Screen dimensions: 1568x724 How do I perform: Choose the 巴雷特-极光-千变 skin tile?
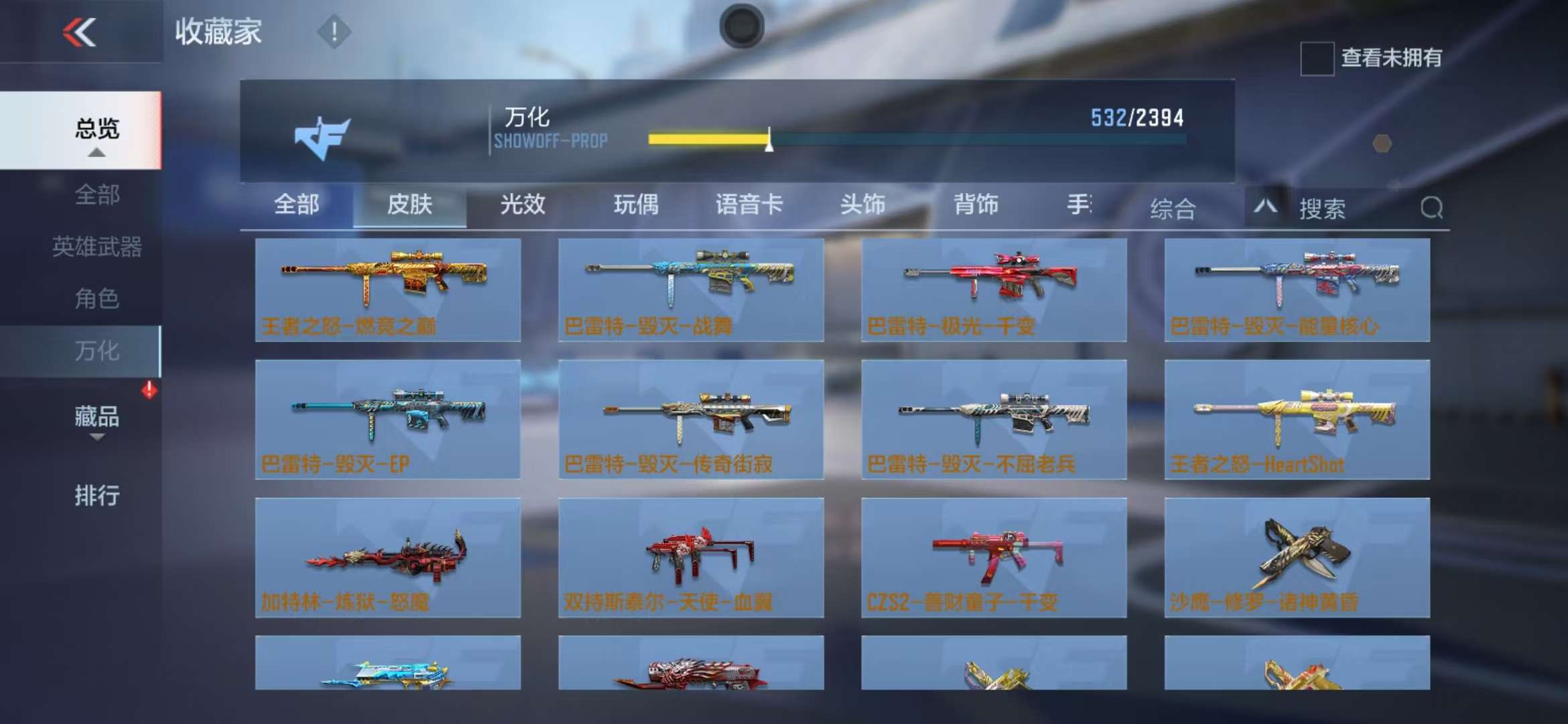pyautogui.click(x=994, y=290)
